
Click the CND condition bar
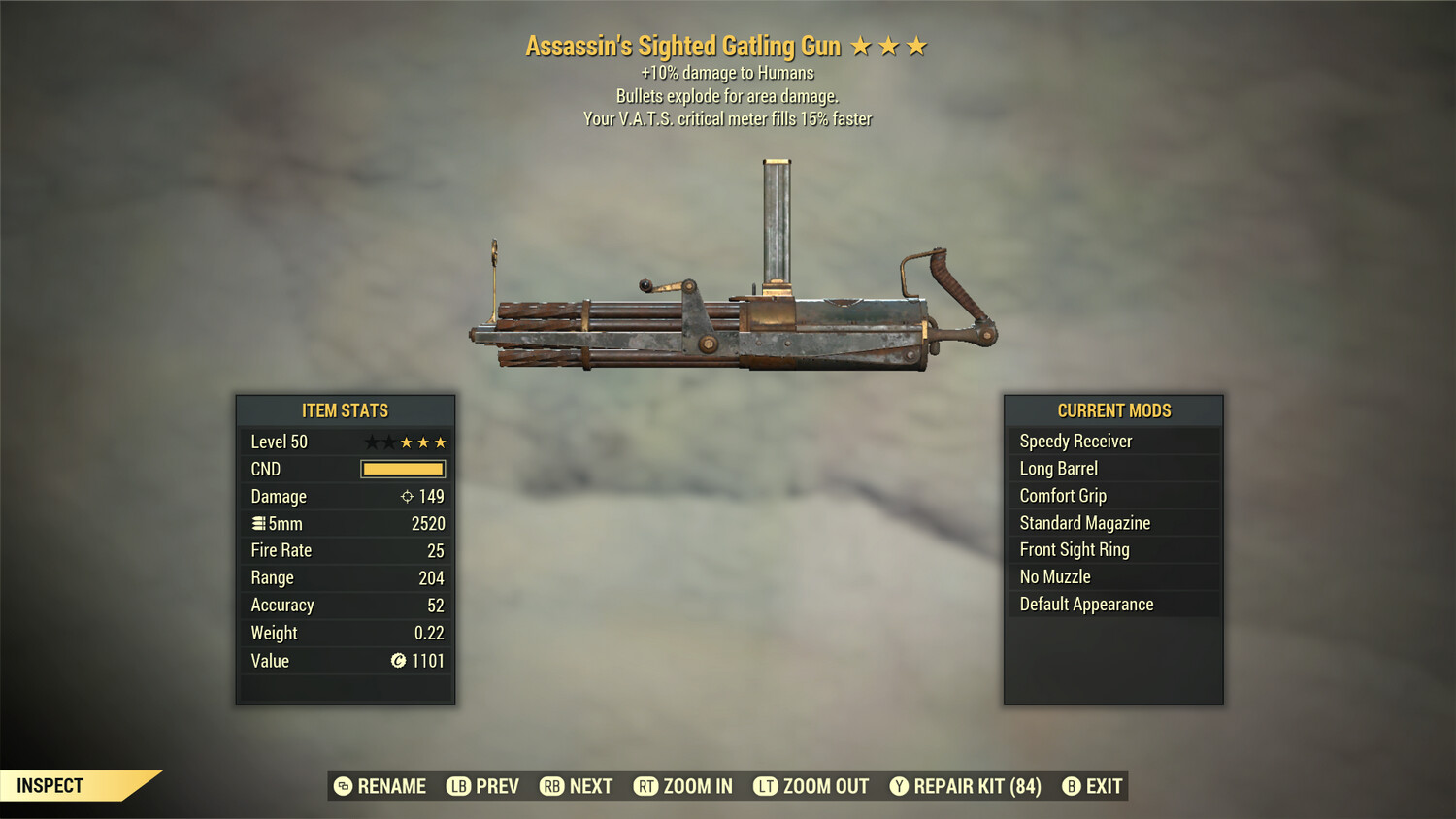point(403,469)
